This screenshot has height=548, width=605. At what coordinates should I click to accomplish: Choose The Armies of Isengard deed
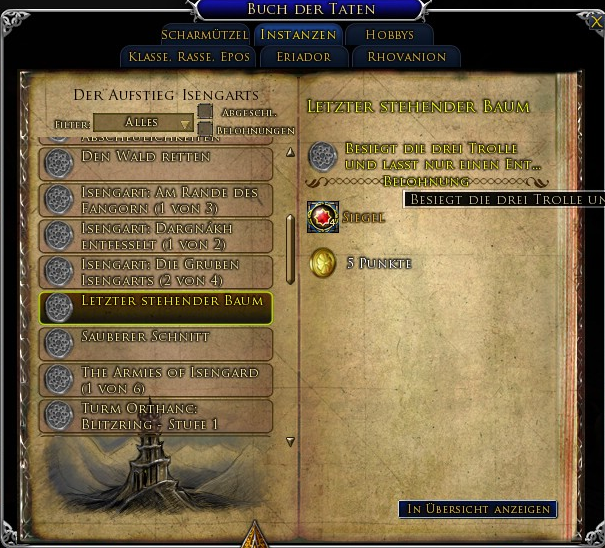click(x=155, y=380)
